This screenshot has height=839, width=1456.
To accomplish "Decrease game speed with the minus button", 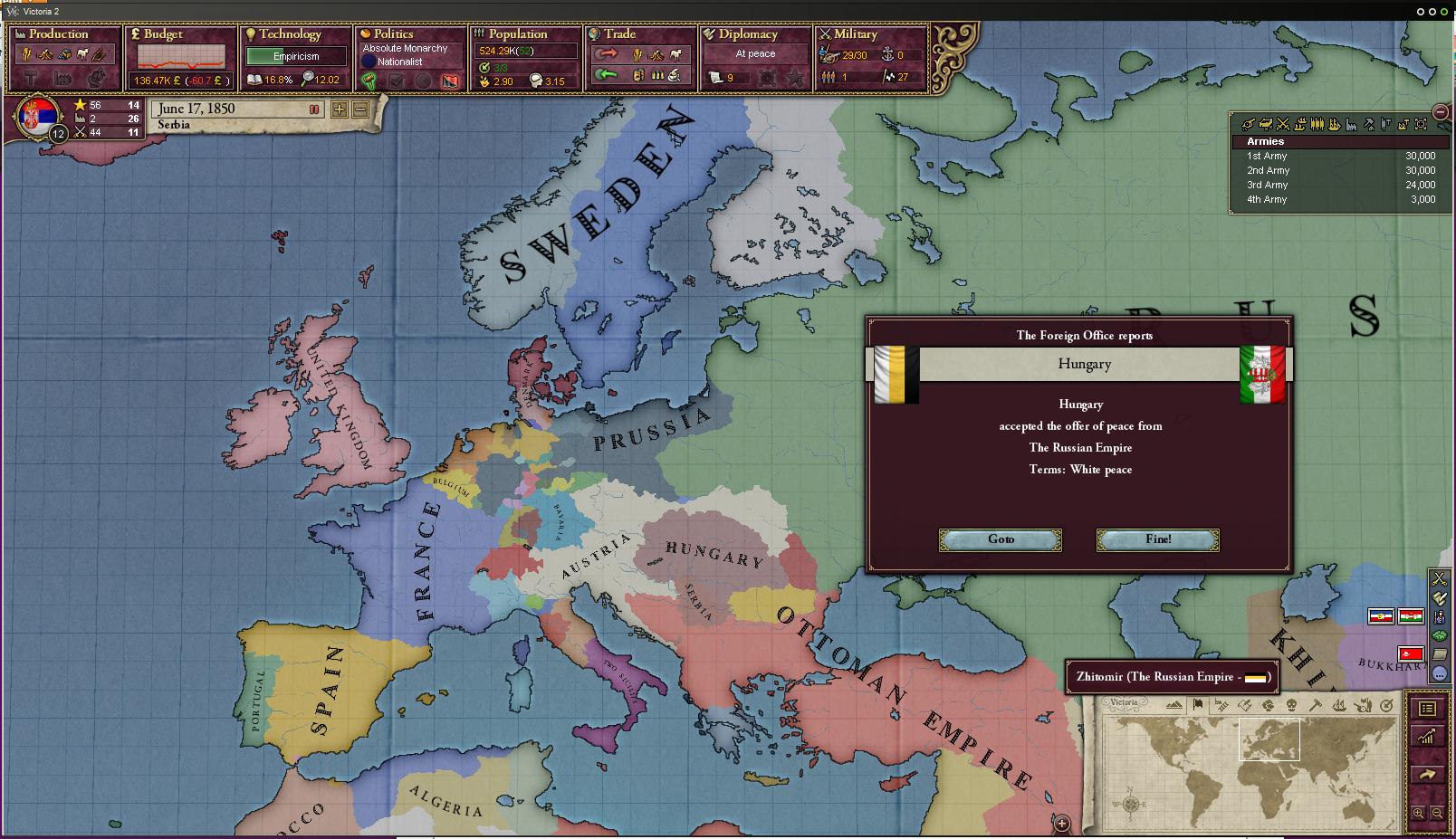I will click(360, 110).
